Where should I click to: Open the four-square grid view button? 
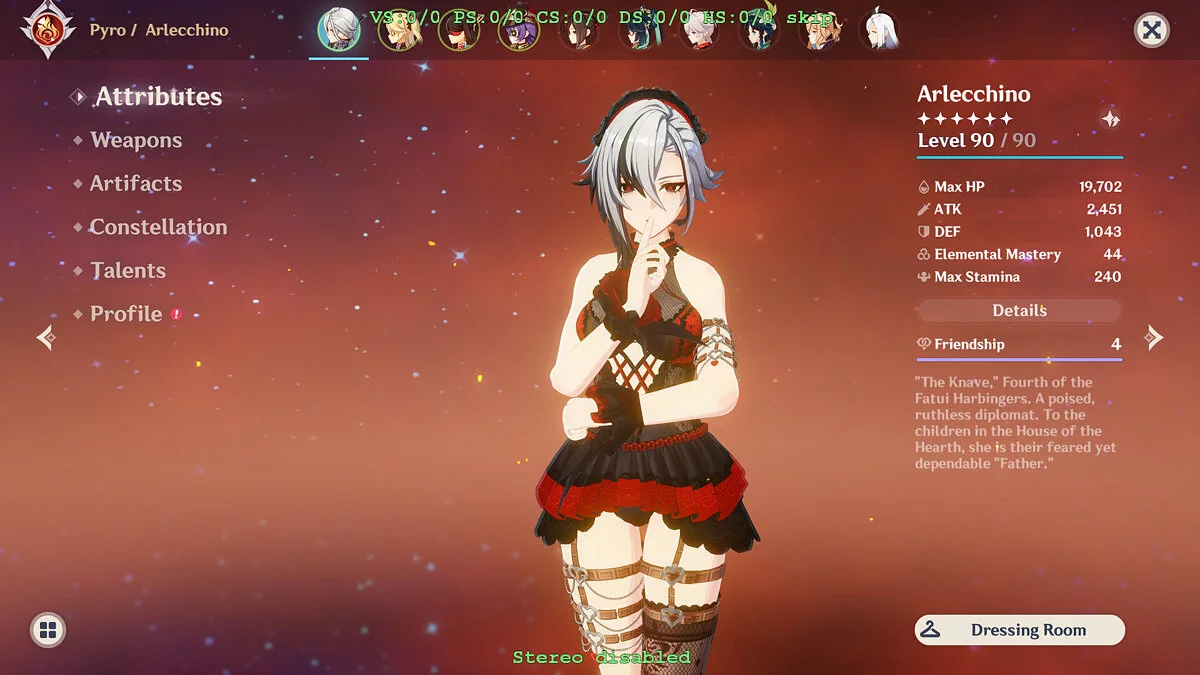tap(47, 630)
